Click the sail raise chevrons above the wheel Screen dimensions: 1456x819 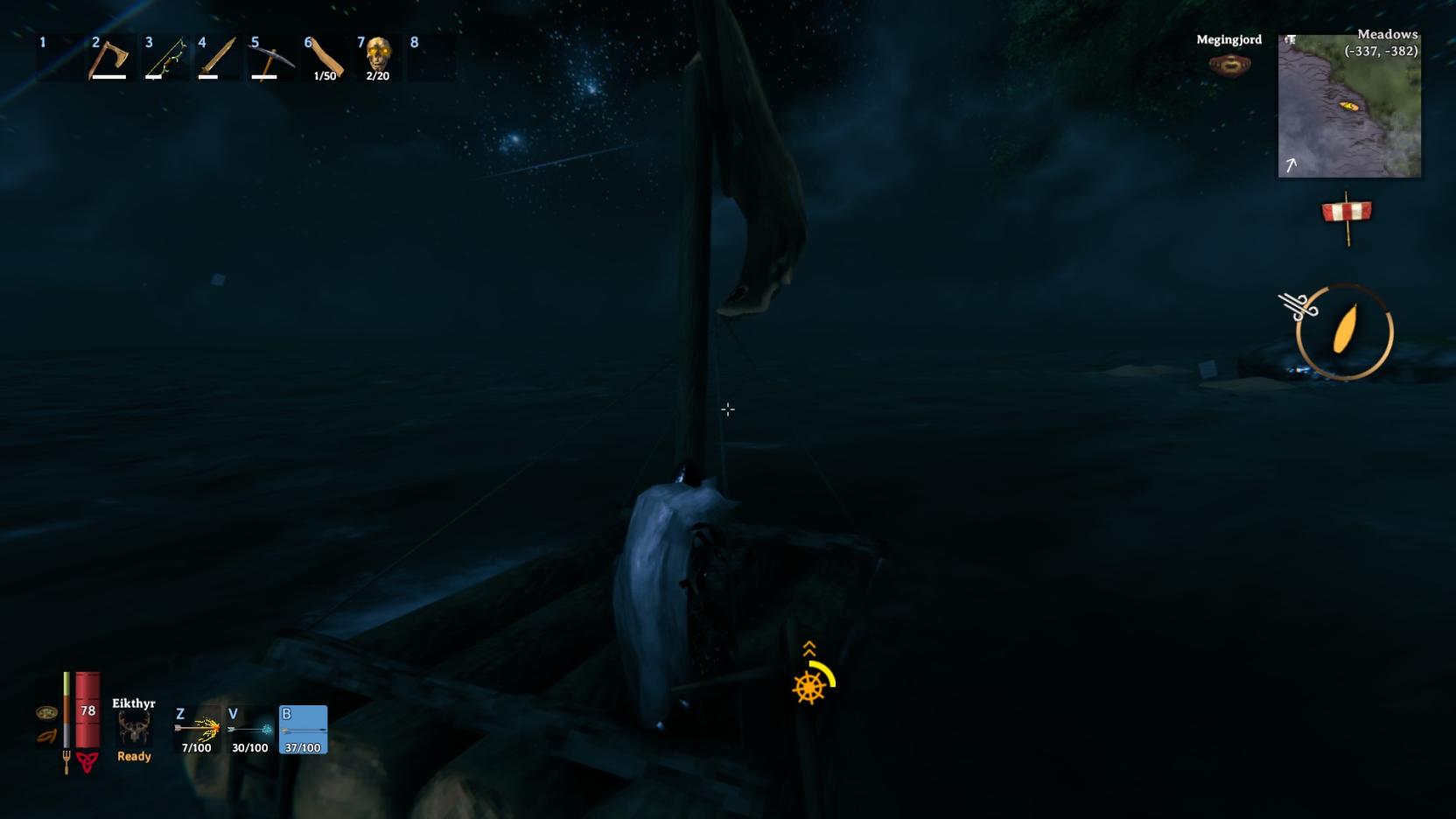point(808,649)
